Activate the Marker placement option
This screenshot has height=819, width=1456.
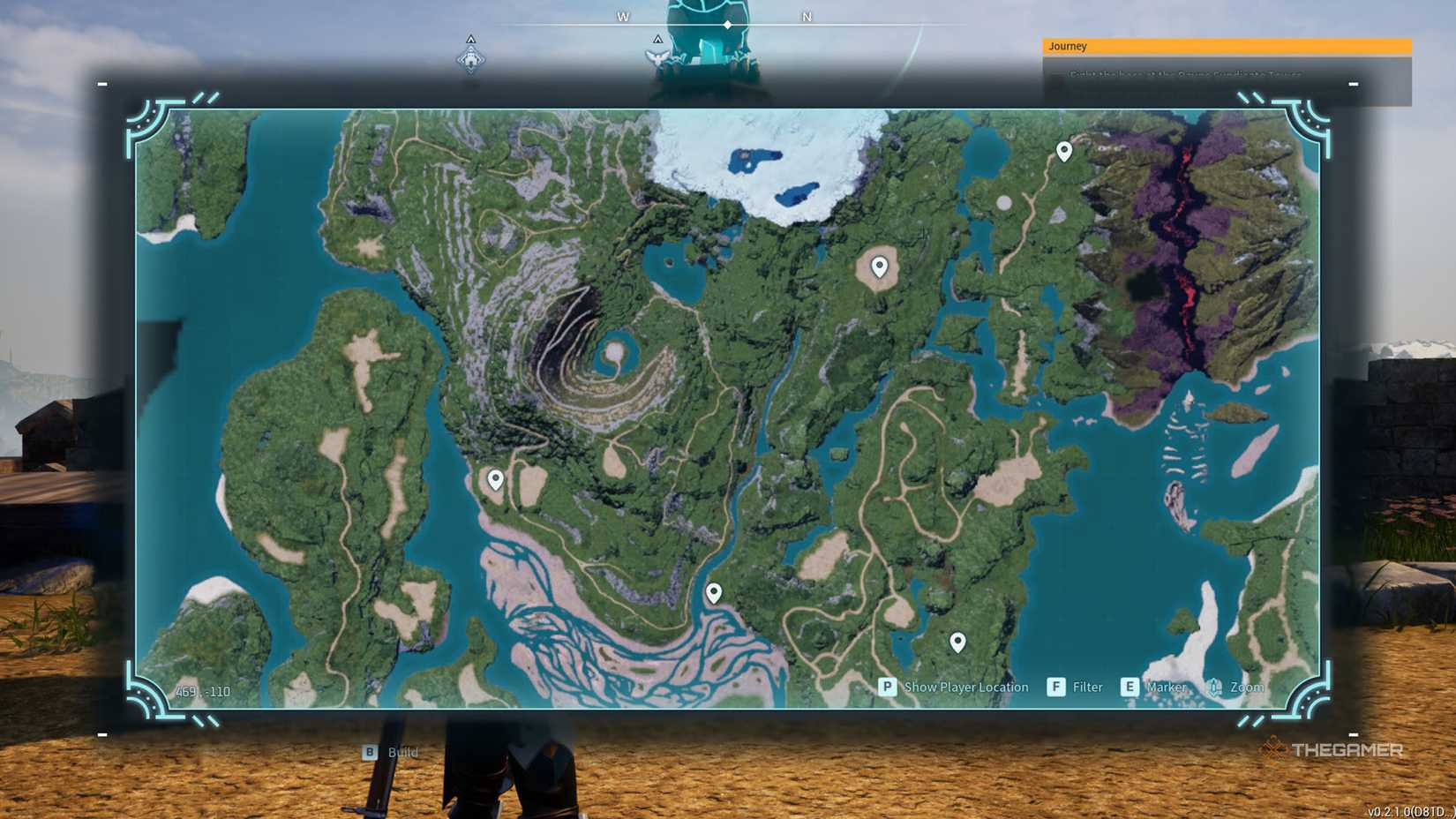(1166, 687)
